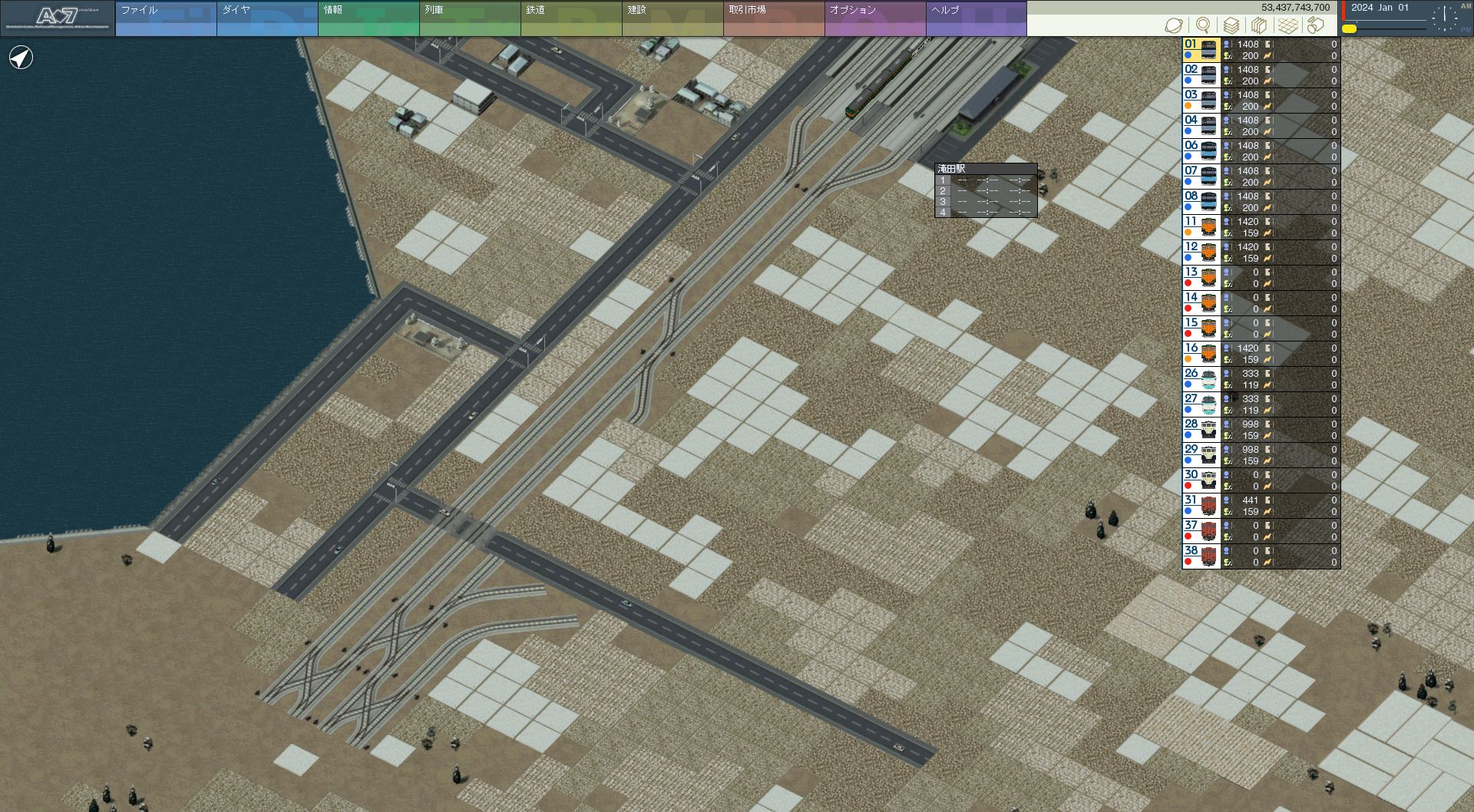Click the planet globe view icon
The image size is (1474, 812).
(x=1174, y=25)
